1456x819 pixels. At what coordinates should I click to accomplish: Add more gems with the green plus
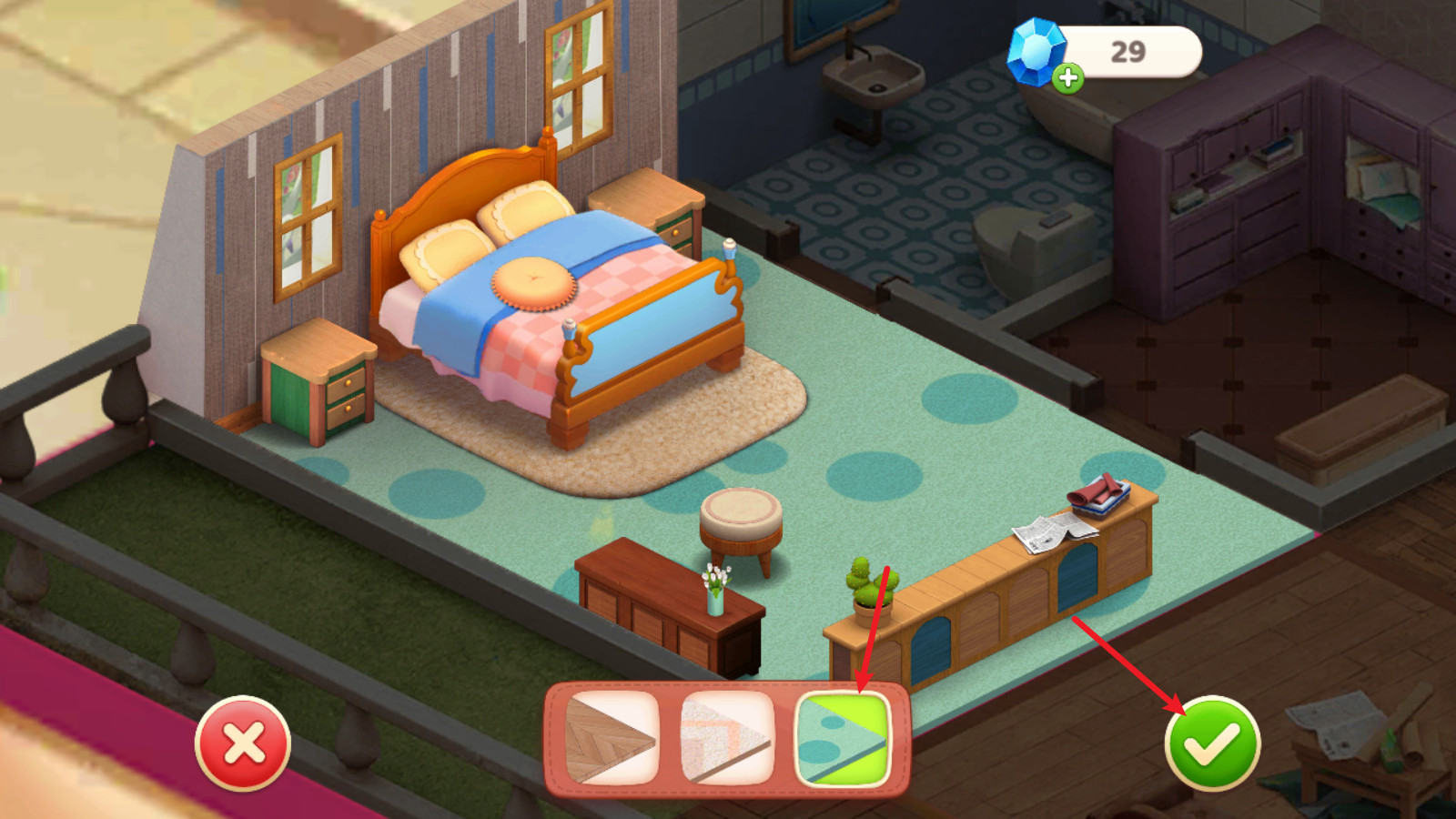[x=1068, y=78]
